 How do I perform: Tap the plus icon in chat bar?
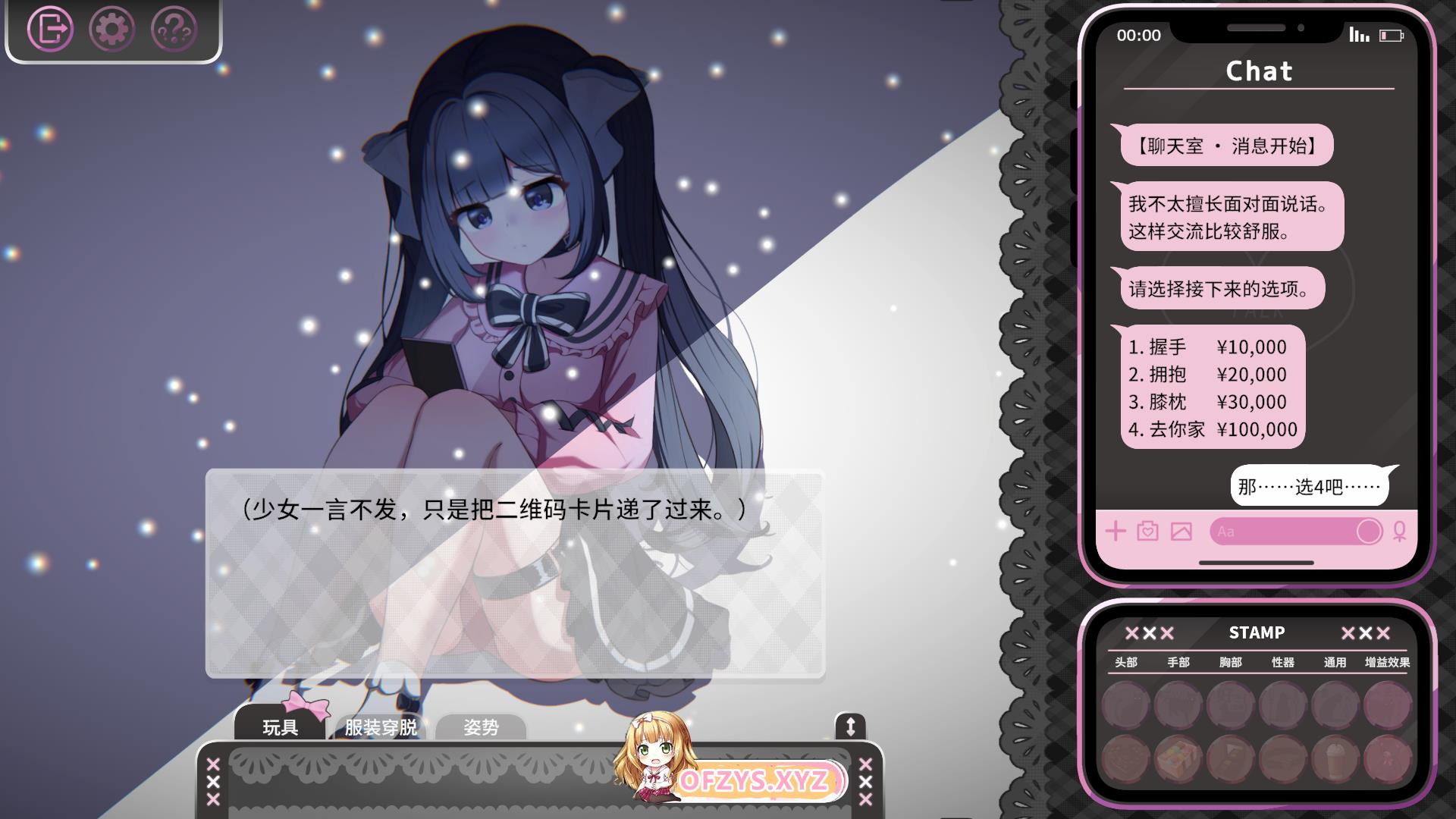[1115, 531]
